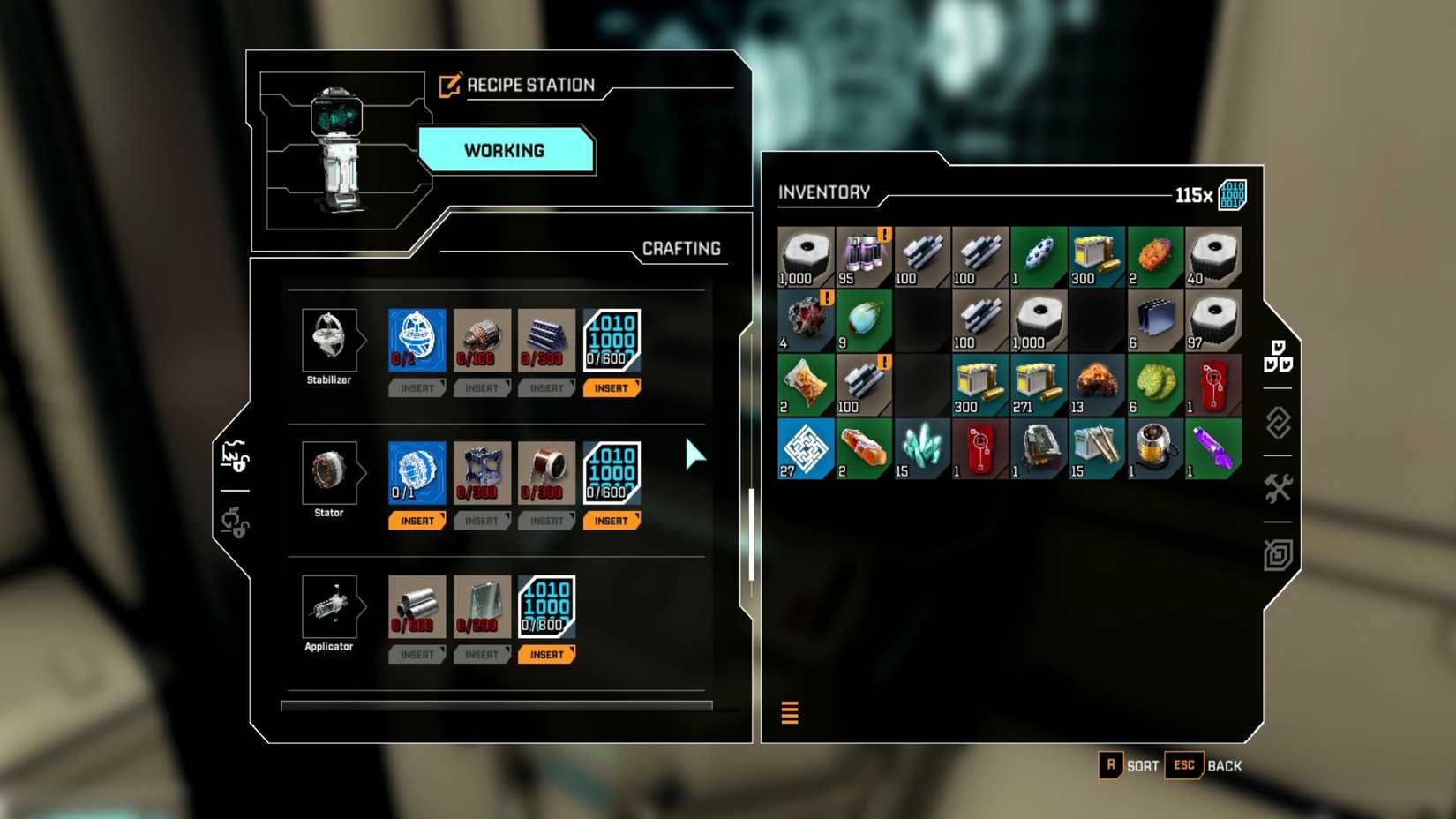
Task: Open the hamburger menu below the inventory
Action: click(790, 711)
